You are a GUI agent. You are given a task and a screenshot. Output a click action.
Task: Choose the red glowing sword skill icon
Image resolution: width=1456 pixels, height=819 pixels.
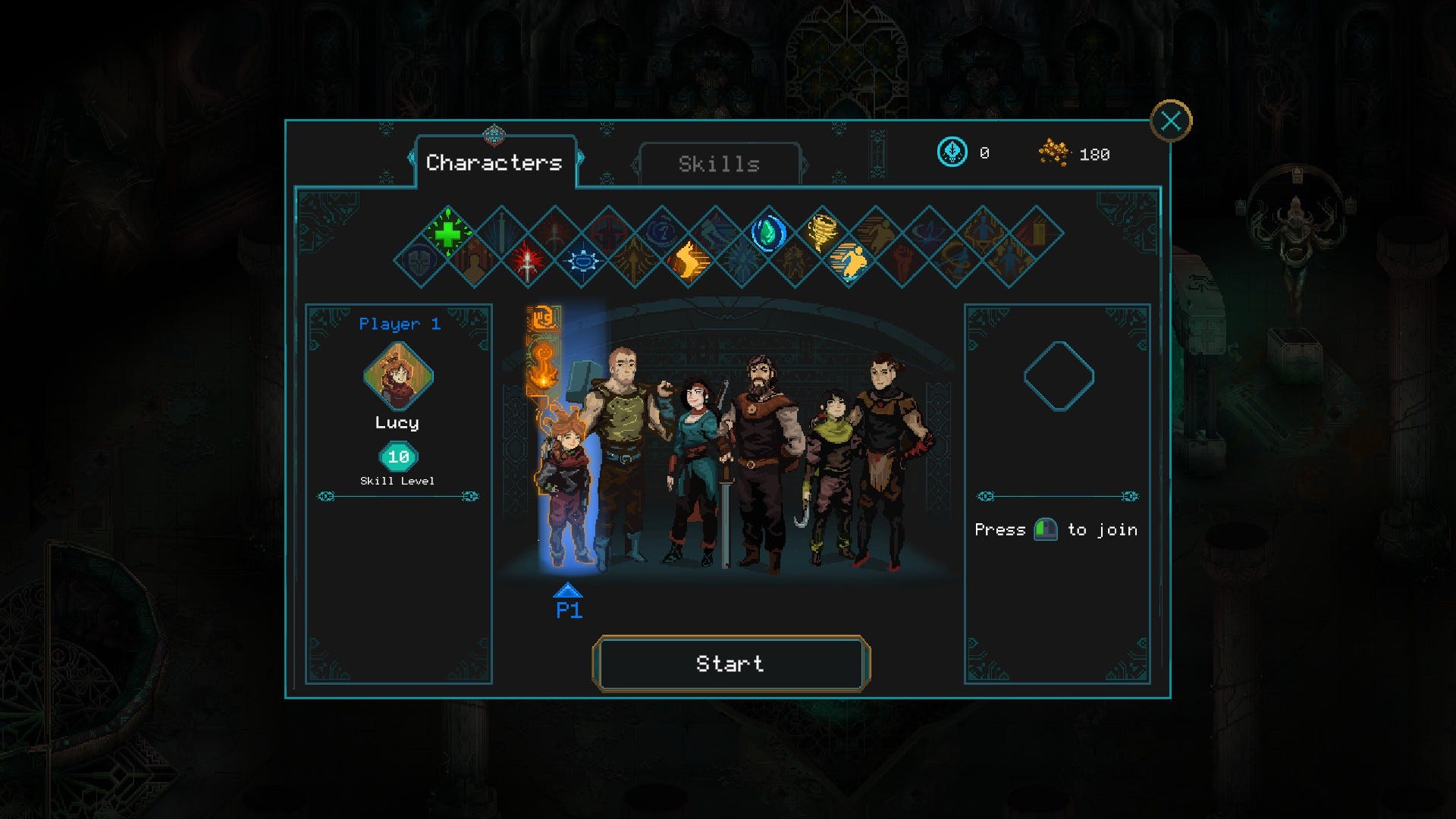click(x=528, y=262)
